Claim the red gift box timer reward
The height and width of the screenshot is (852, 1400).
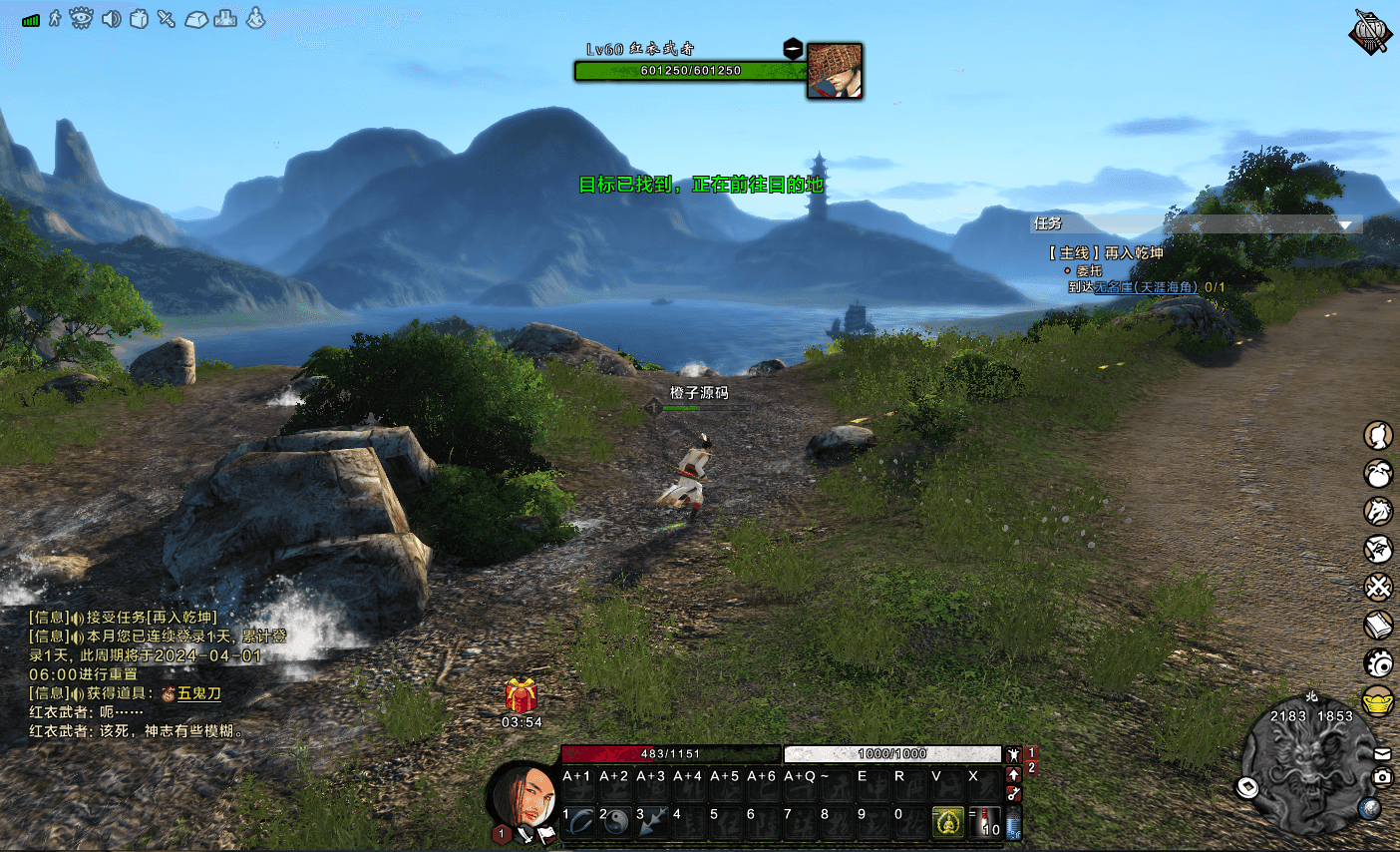pyautogui.click(x=521, y=695)
